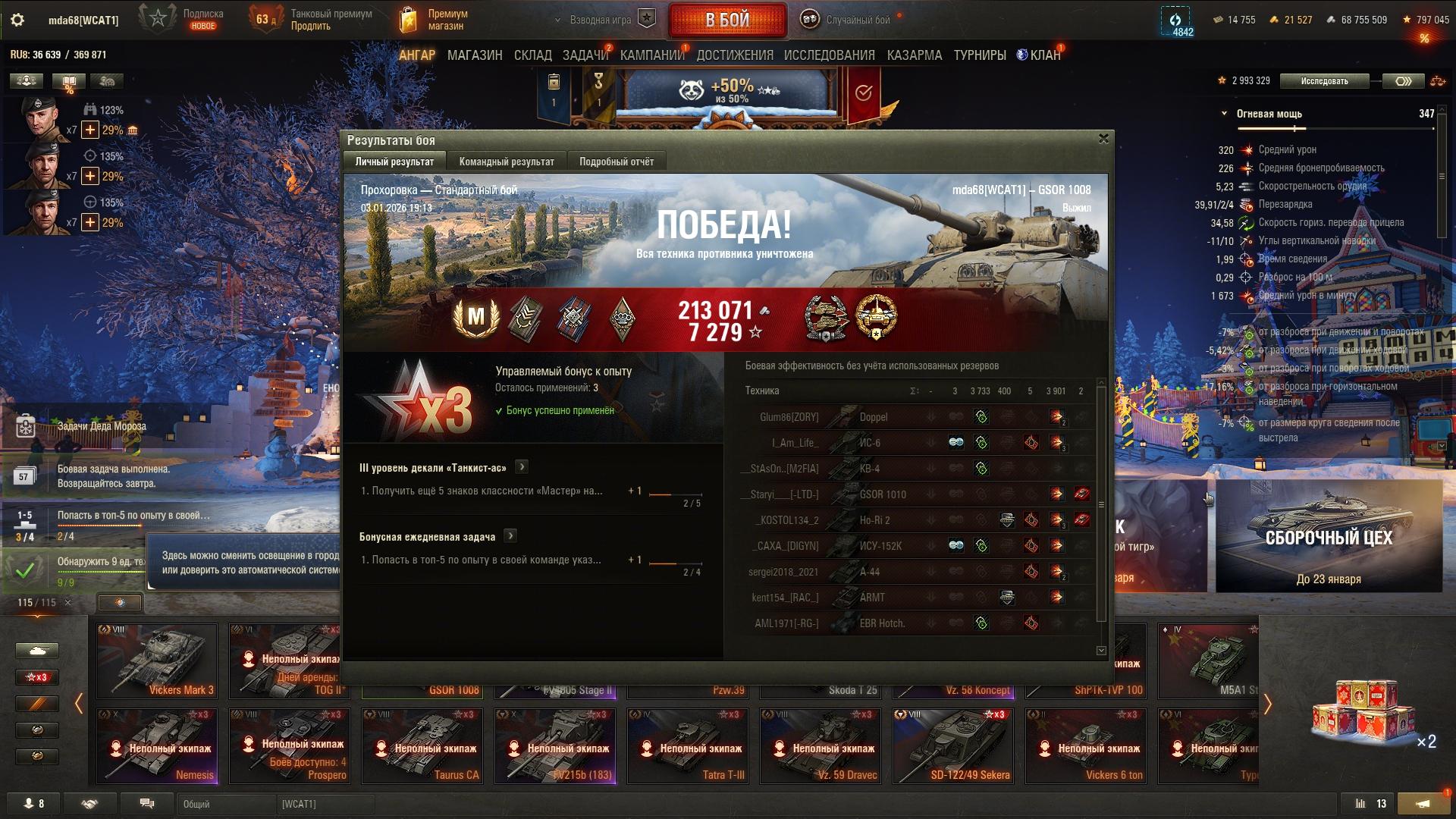Open the ТУРНИРЫ menu
The height and width of the screenshot is (819, 1456).
tap(979, 55)
